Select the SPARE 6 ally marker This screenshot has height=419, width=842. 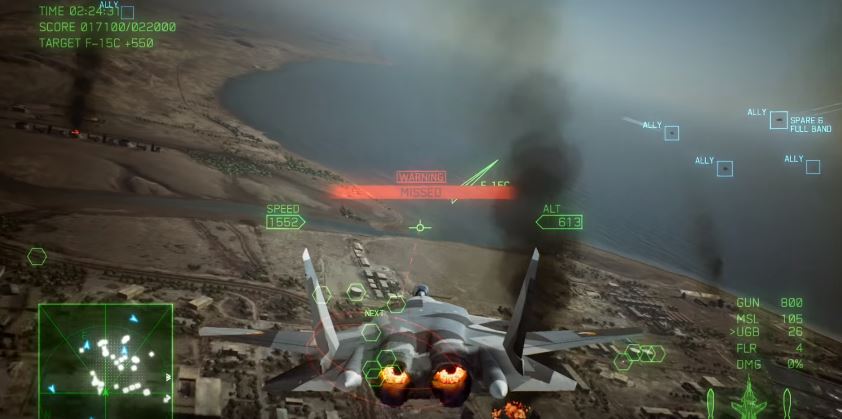(779, 120)
